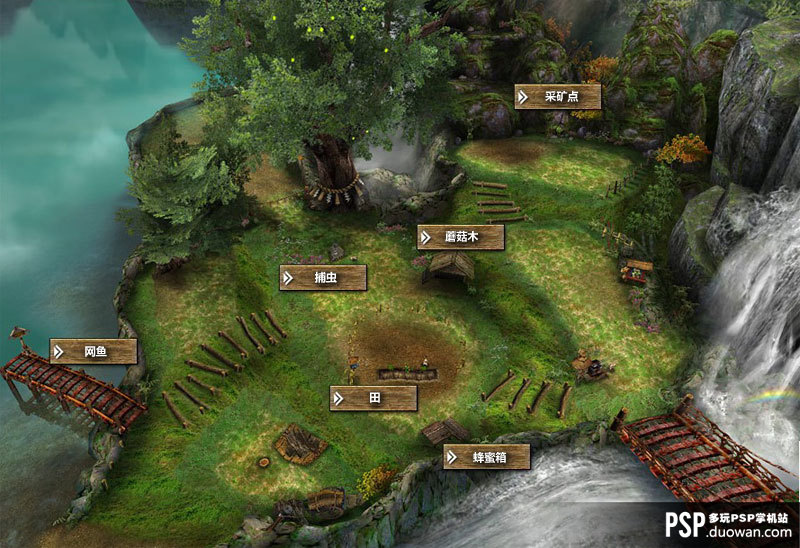Open the 捕虫 bug catching label

323,278
